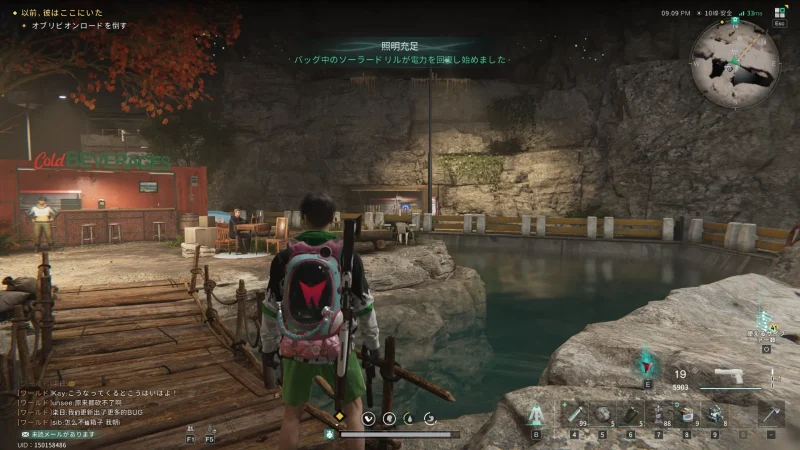Viewport: 800px width, 450px height.
Task: Select the robot turret item slot
Action: [x=715, y=414]
